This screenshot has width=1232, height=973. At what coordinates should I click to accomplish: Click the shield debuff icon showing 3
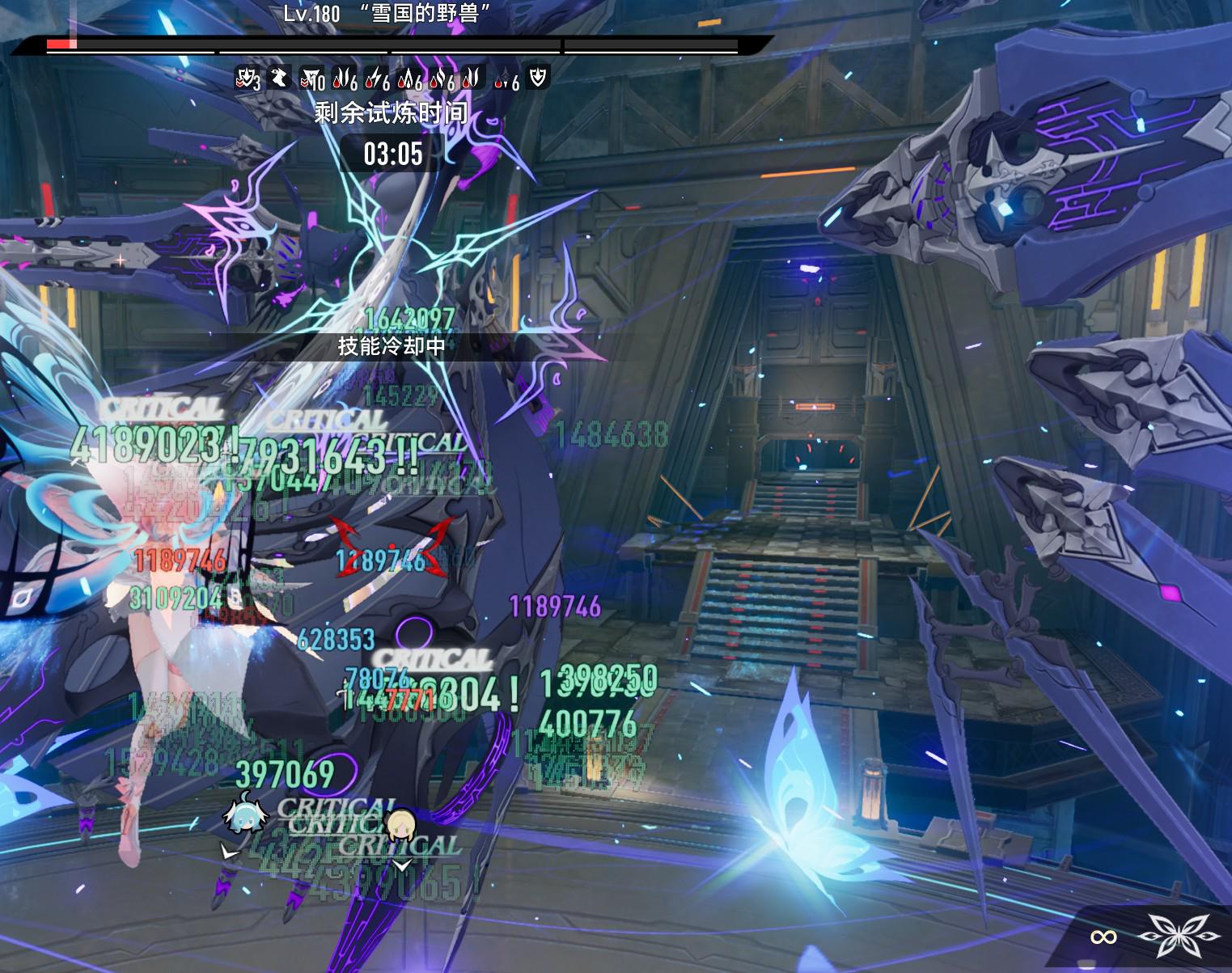(x=246, y=78)
